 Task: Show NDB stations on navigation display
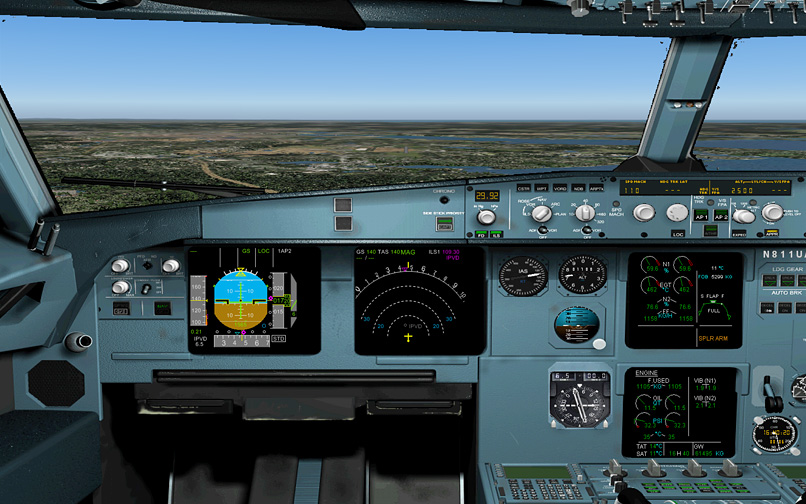pyautogui.click(x=578, y=187)
